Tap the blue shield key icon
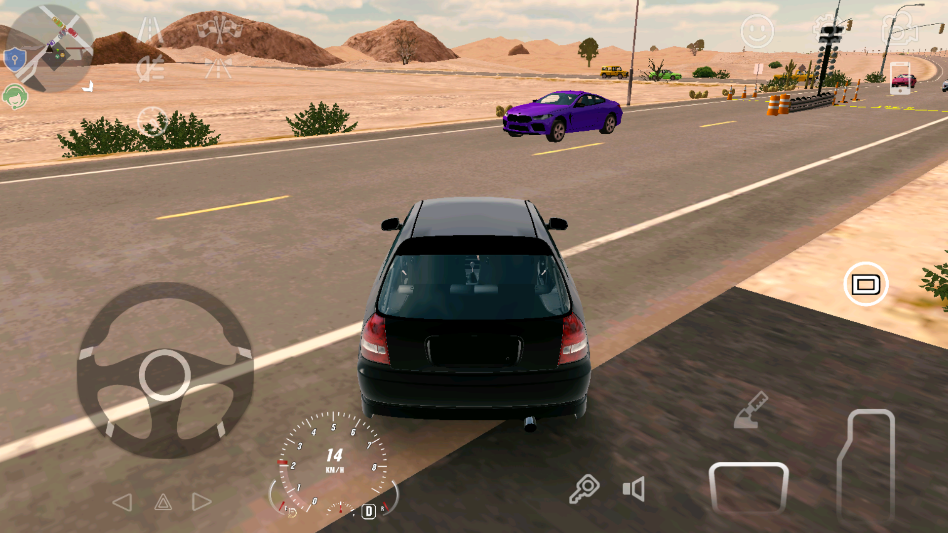Screen dimensions: 948x533 click(14, 61)
